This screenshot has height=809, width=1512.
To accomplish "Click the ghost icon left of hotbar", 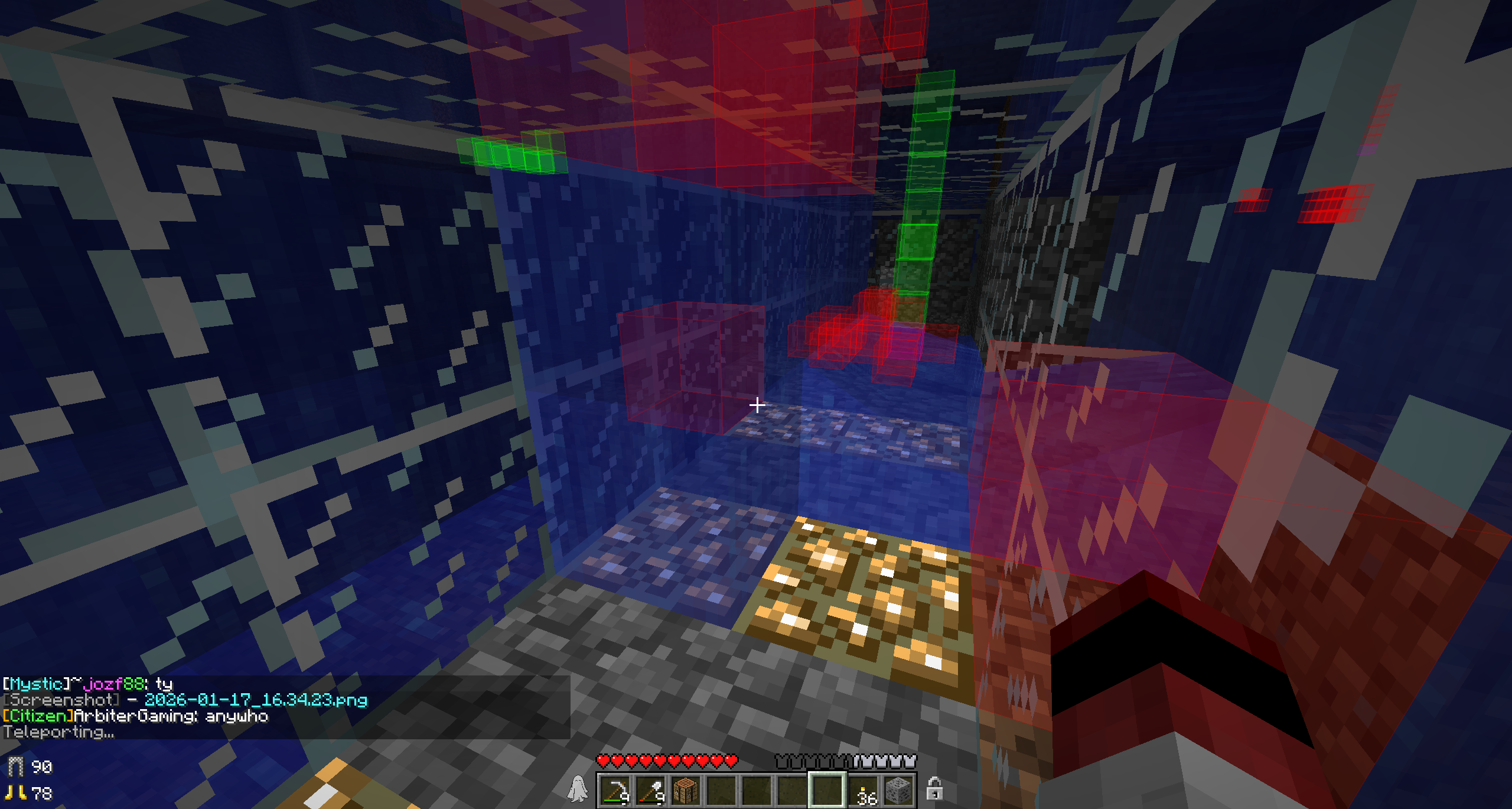I will [578, 789].
